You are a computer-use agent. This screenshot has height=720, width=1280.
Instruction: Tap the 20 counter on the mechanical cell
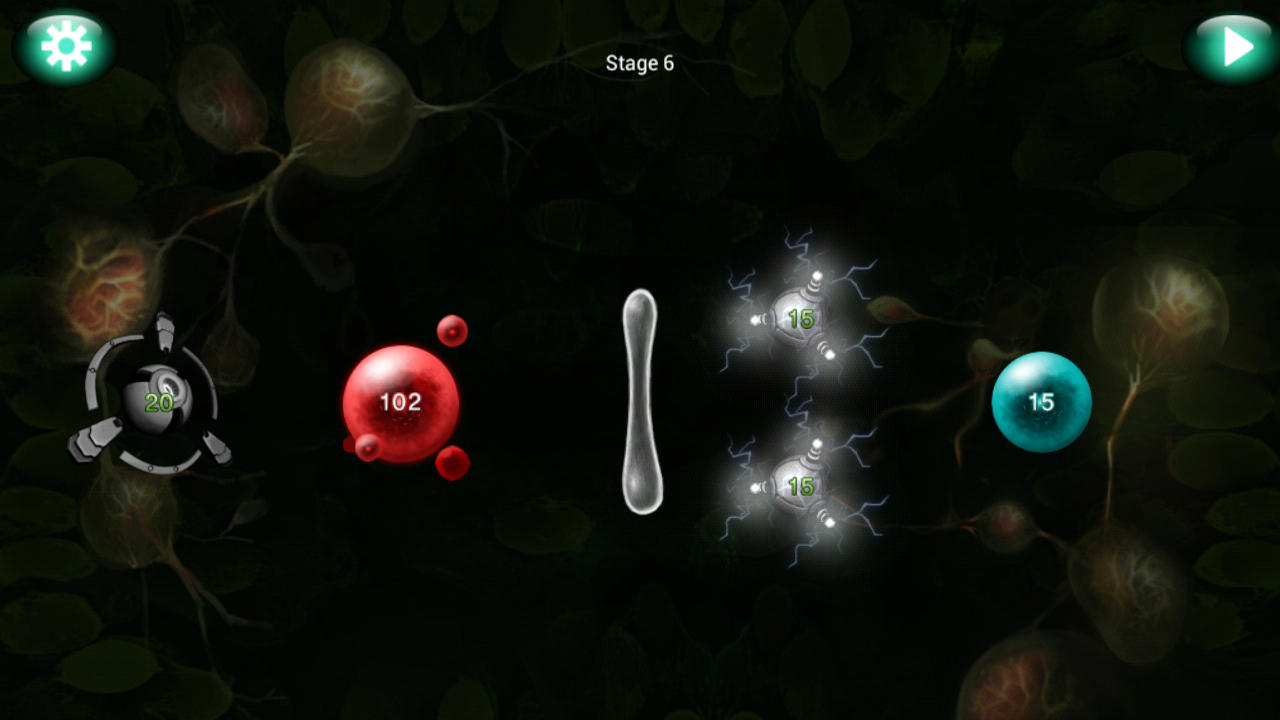[160, 405]
